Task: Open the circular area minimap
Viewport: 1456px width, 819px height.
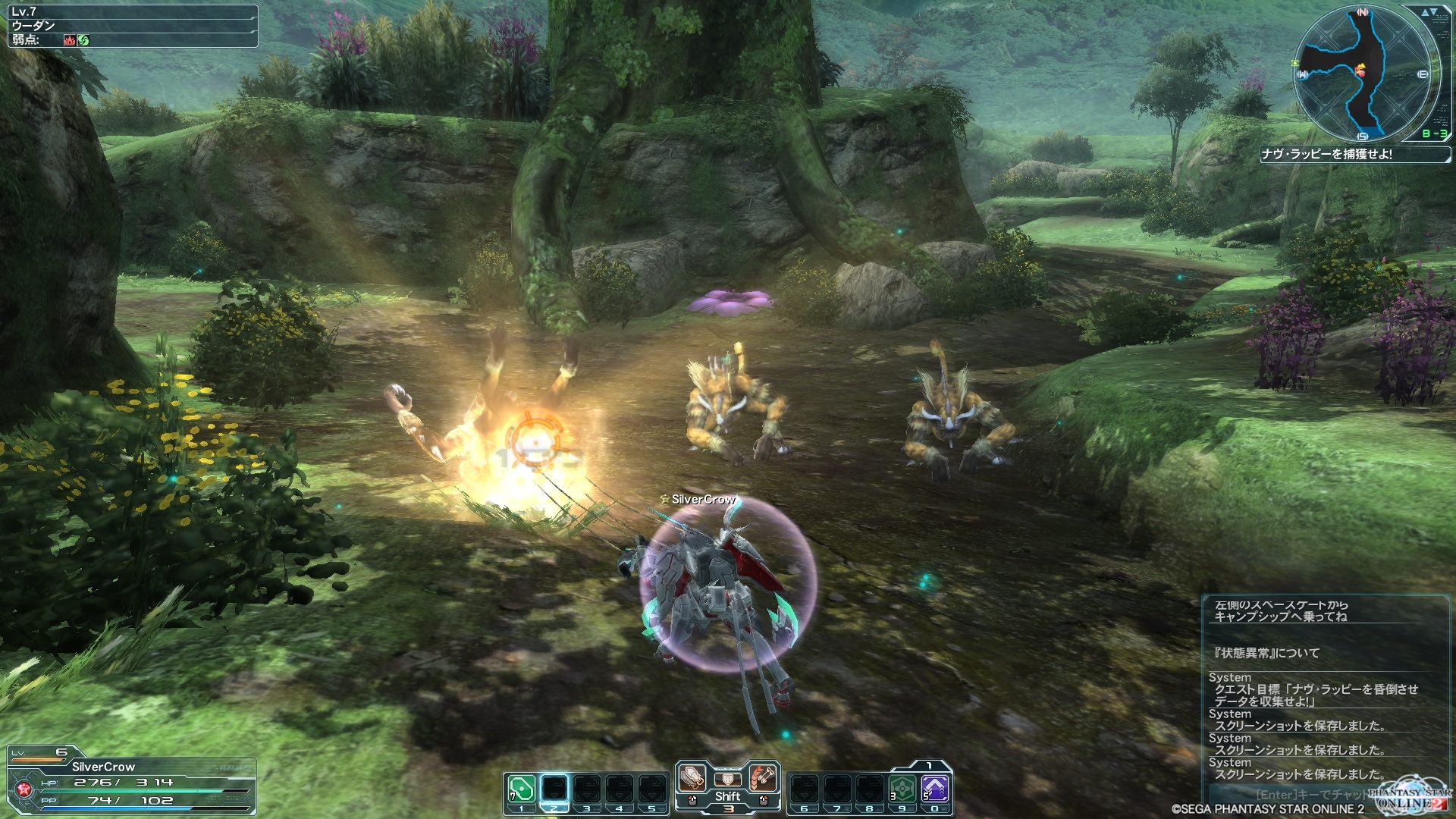Action: tap(1362, 74)
